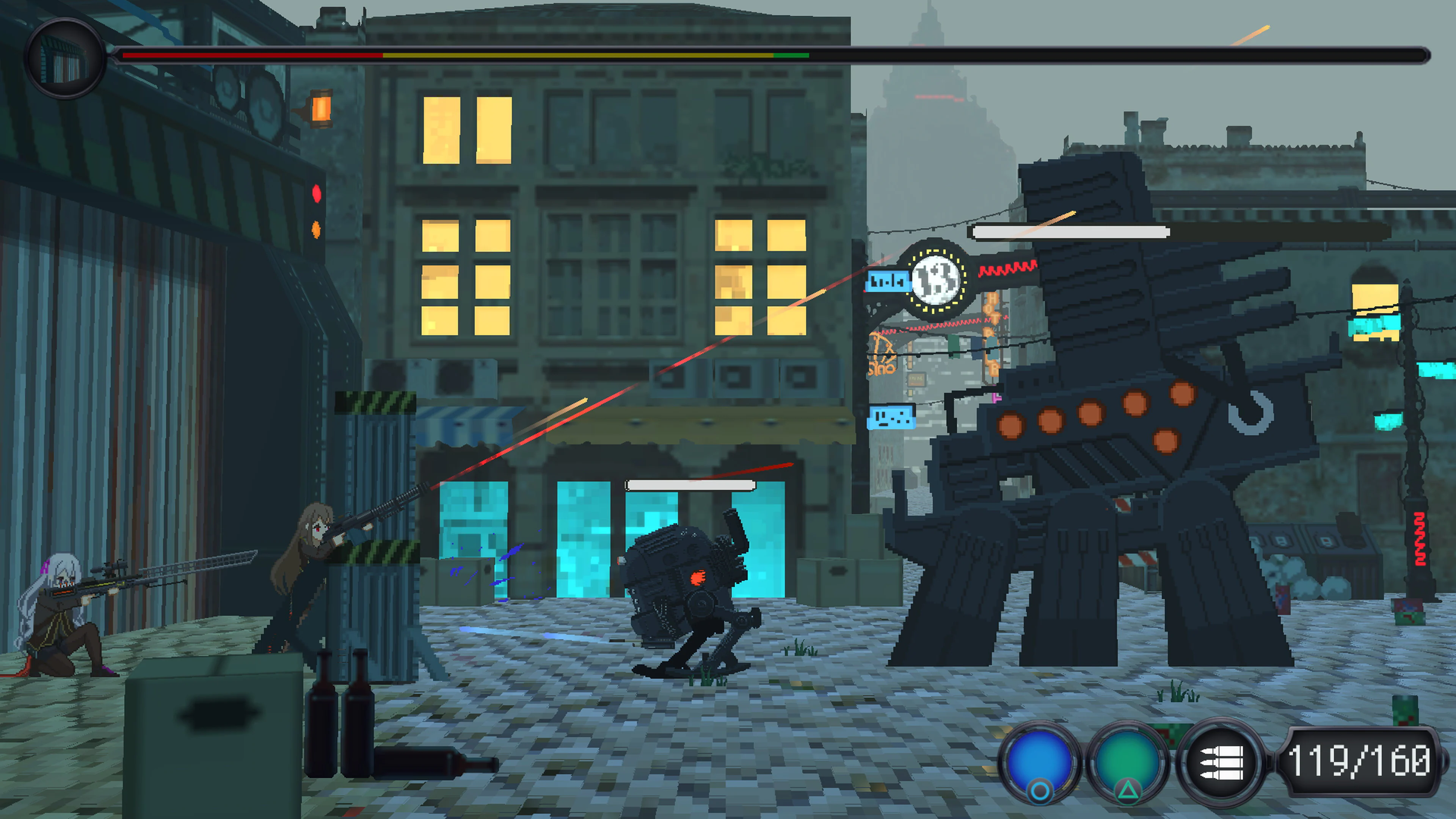Click the circular building emblem icon
This screenshot has height=819, width=1456.
65,59
